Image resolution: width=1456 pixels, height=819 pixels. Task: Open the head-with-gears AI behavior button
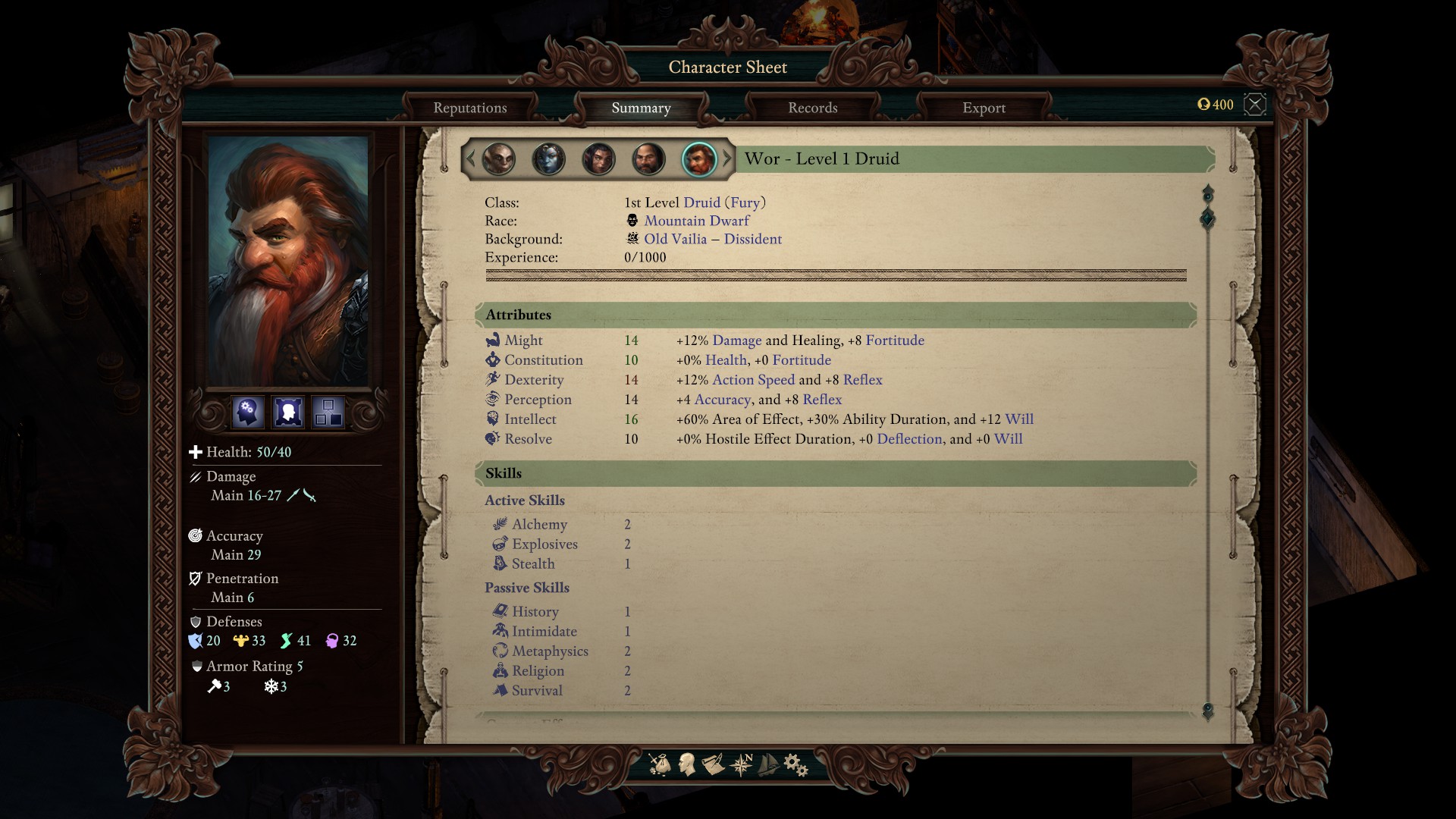click(247, 413)
